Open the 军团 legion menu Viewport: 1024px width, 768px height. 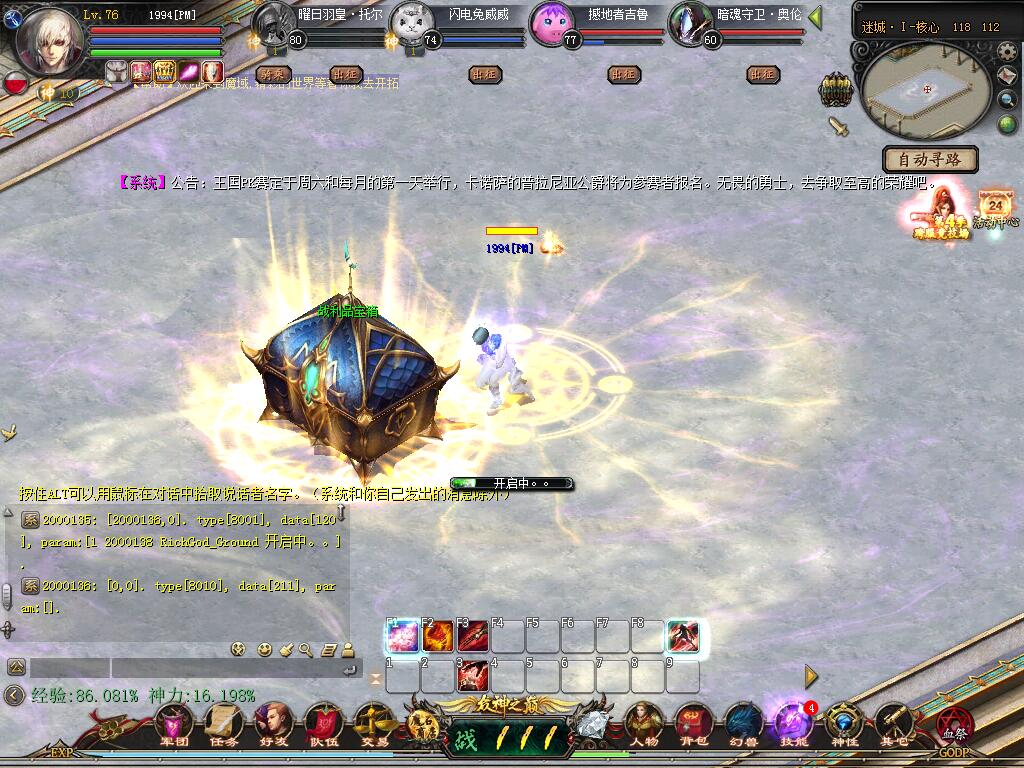[x=174, y=723]
